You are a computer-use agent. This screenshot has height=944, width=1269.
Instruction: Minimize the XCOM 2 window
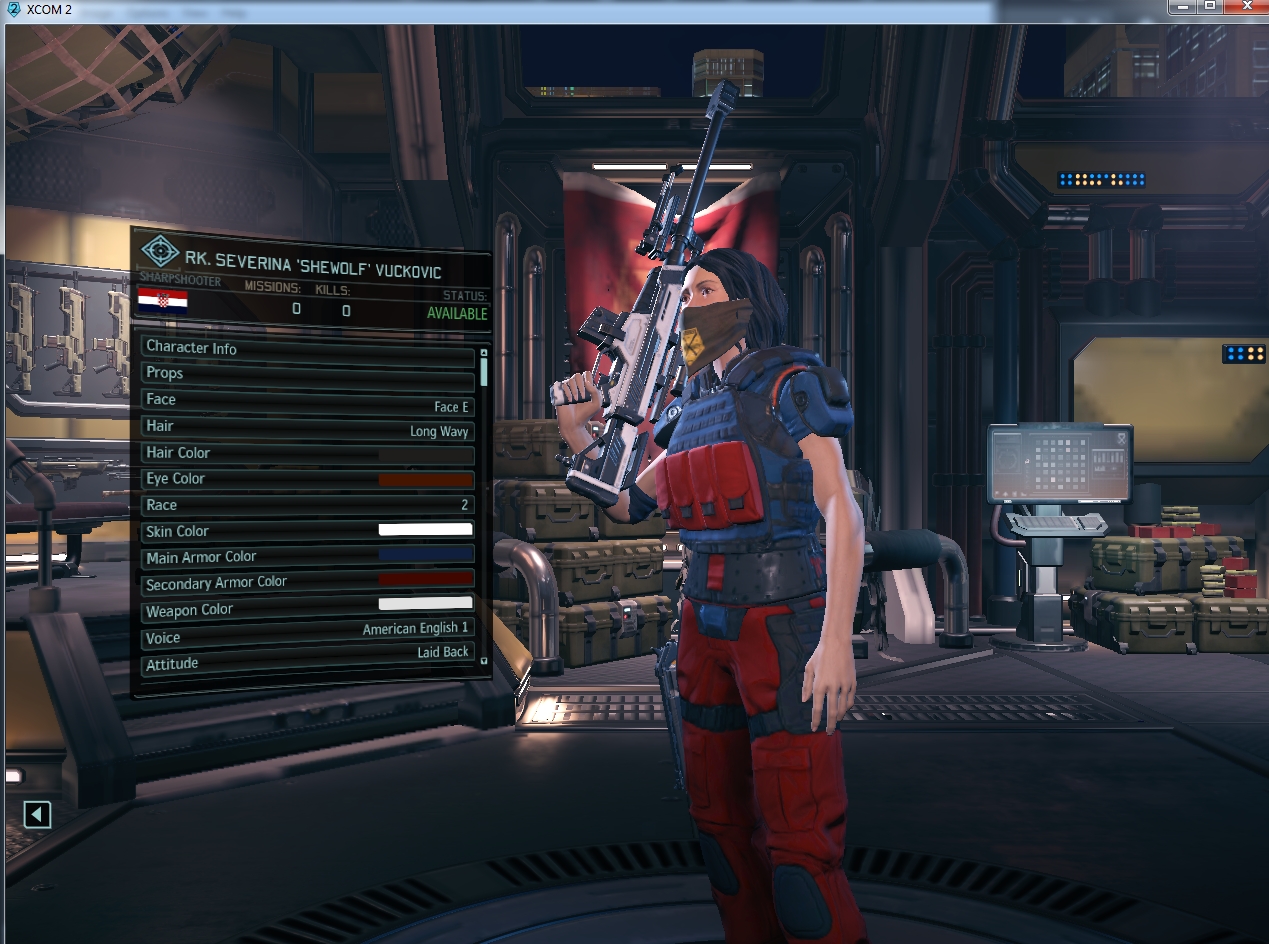tap(1185, 6)
